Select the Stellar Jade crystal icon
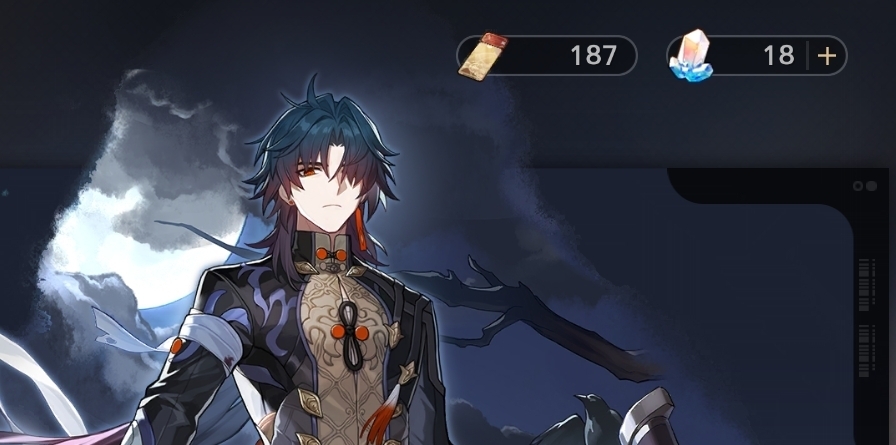 tap(692, 56)
